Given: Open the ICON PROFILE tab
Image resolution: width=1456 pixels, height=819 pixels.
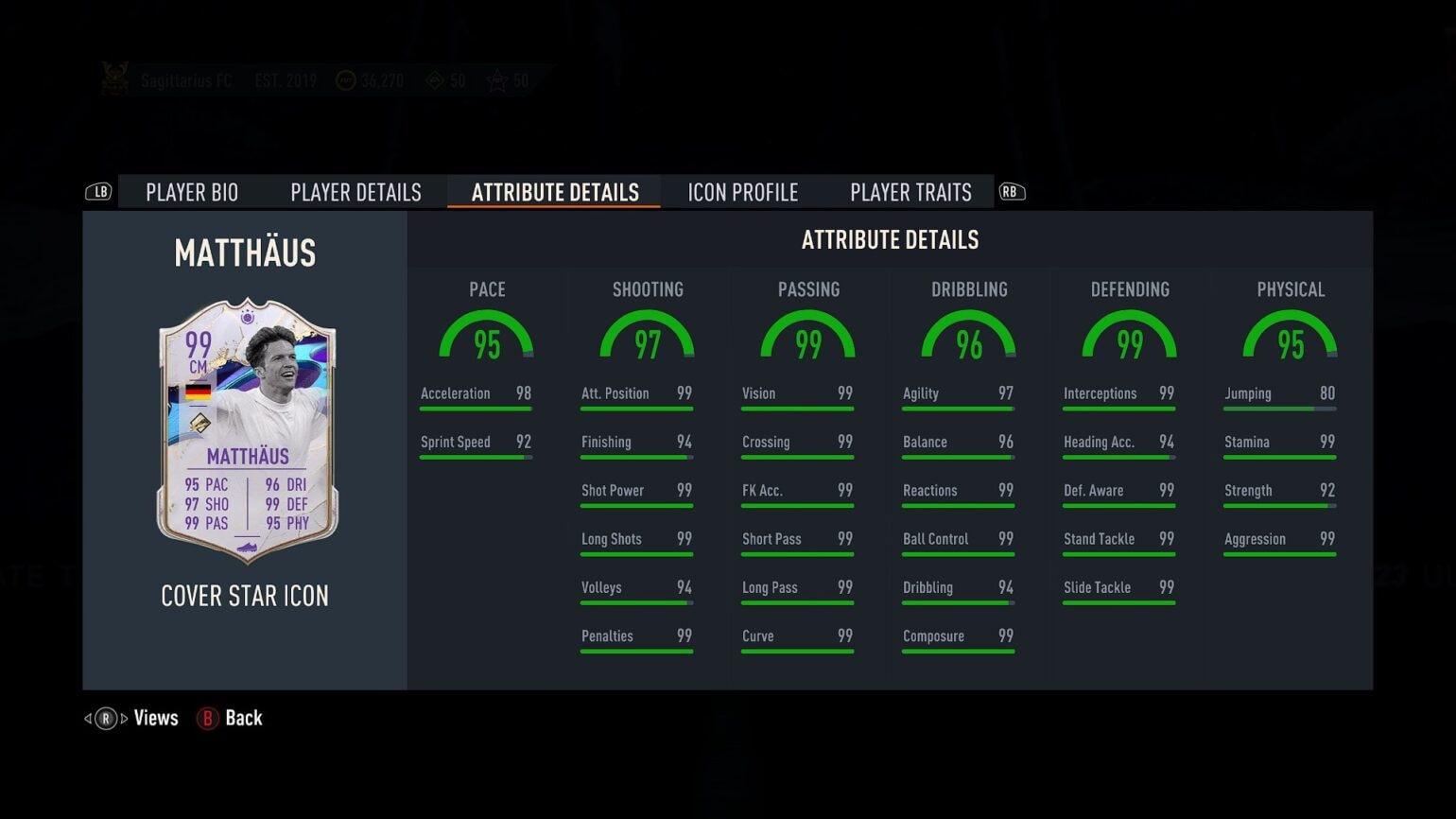Looking at the screenshot, I should (x=741, y=192).
